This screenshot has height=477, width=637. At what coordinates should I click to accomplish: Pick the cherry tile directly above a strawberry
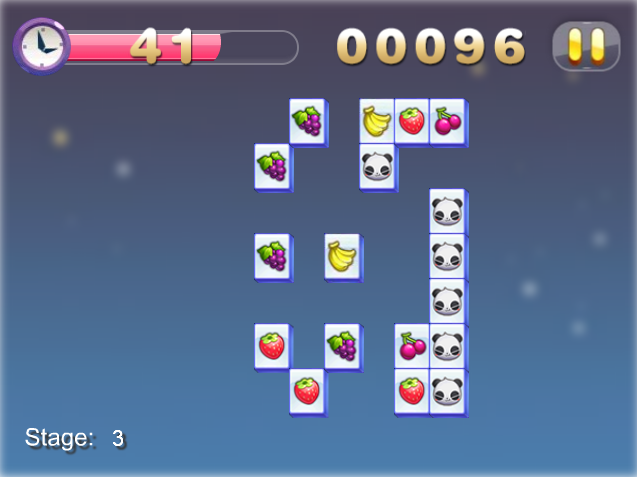coord(411,346)
